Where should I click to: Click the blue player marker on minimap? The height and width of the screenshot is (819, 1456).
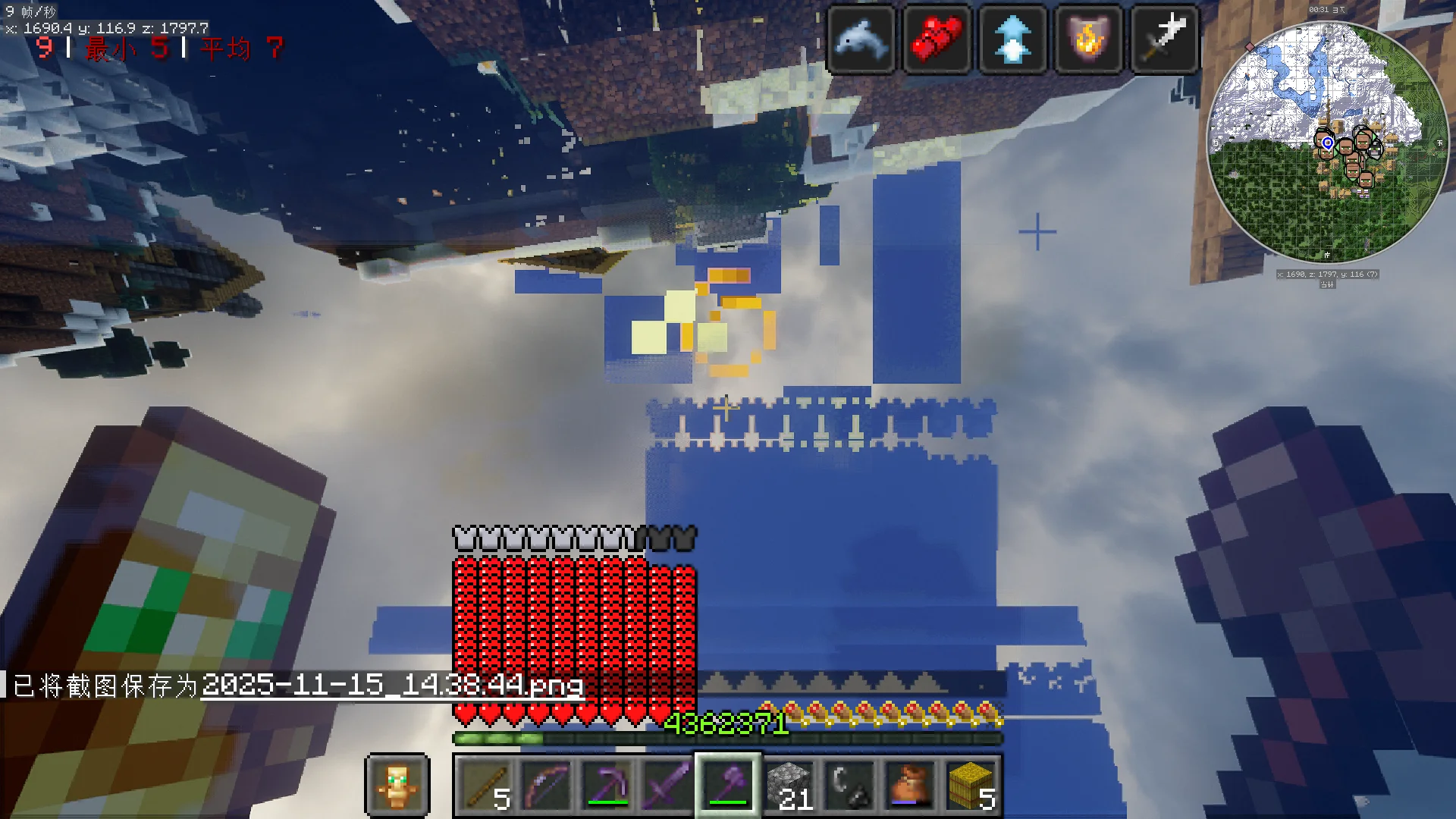1328,143
